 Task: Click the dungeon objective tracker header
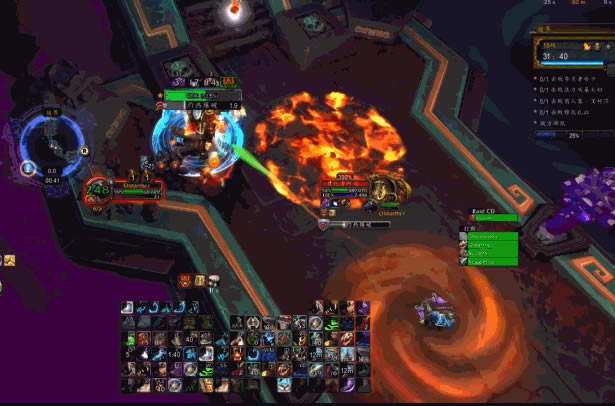(x=566, y=31)
